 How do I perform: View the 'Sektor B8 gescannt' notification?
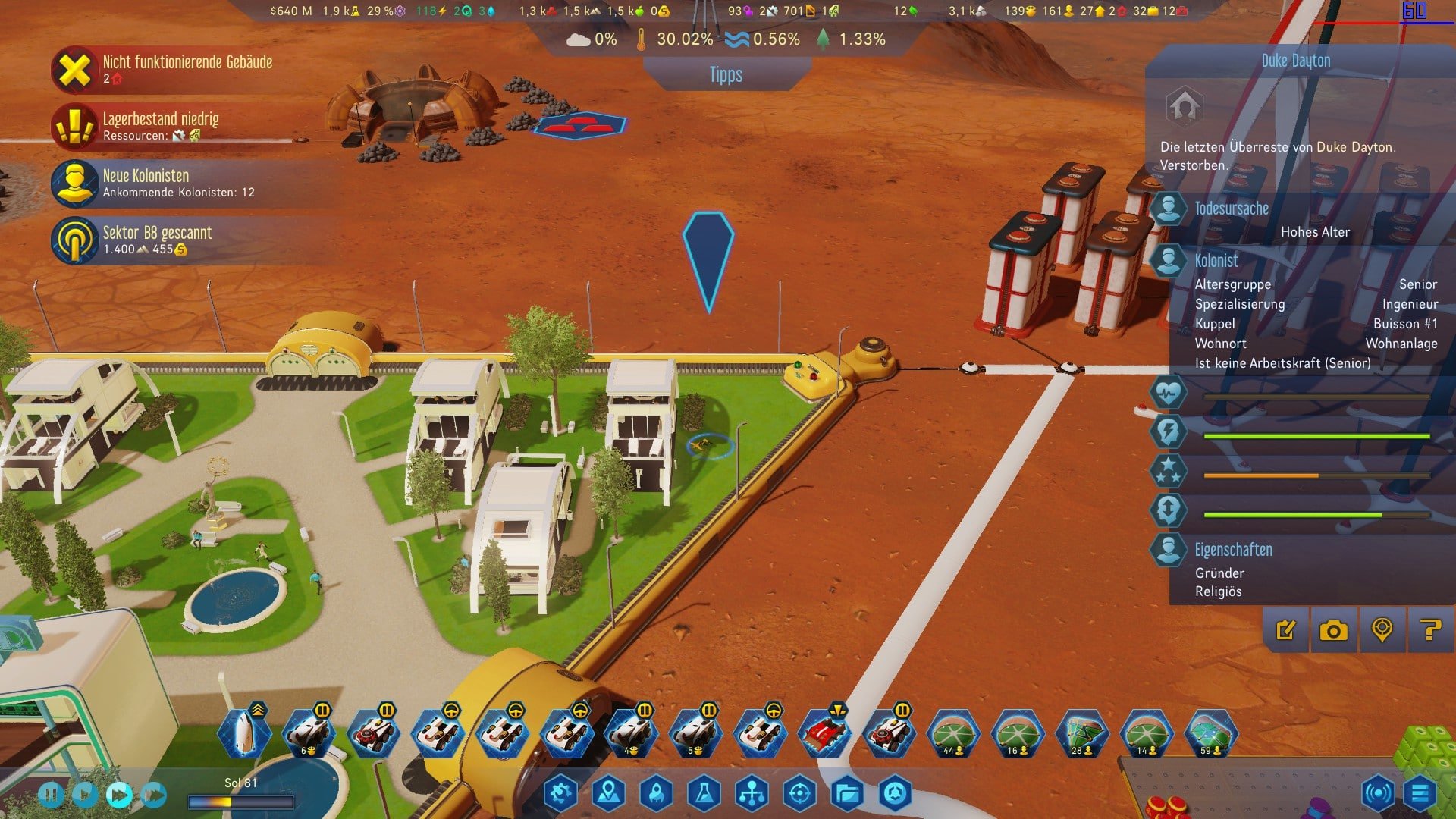[156, 240]
